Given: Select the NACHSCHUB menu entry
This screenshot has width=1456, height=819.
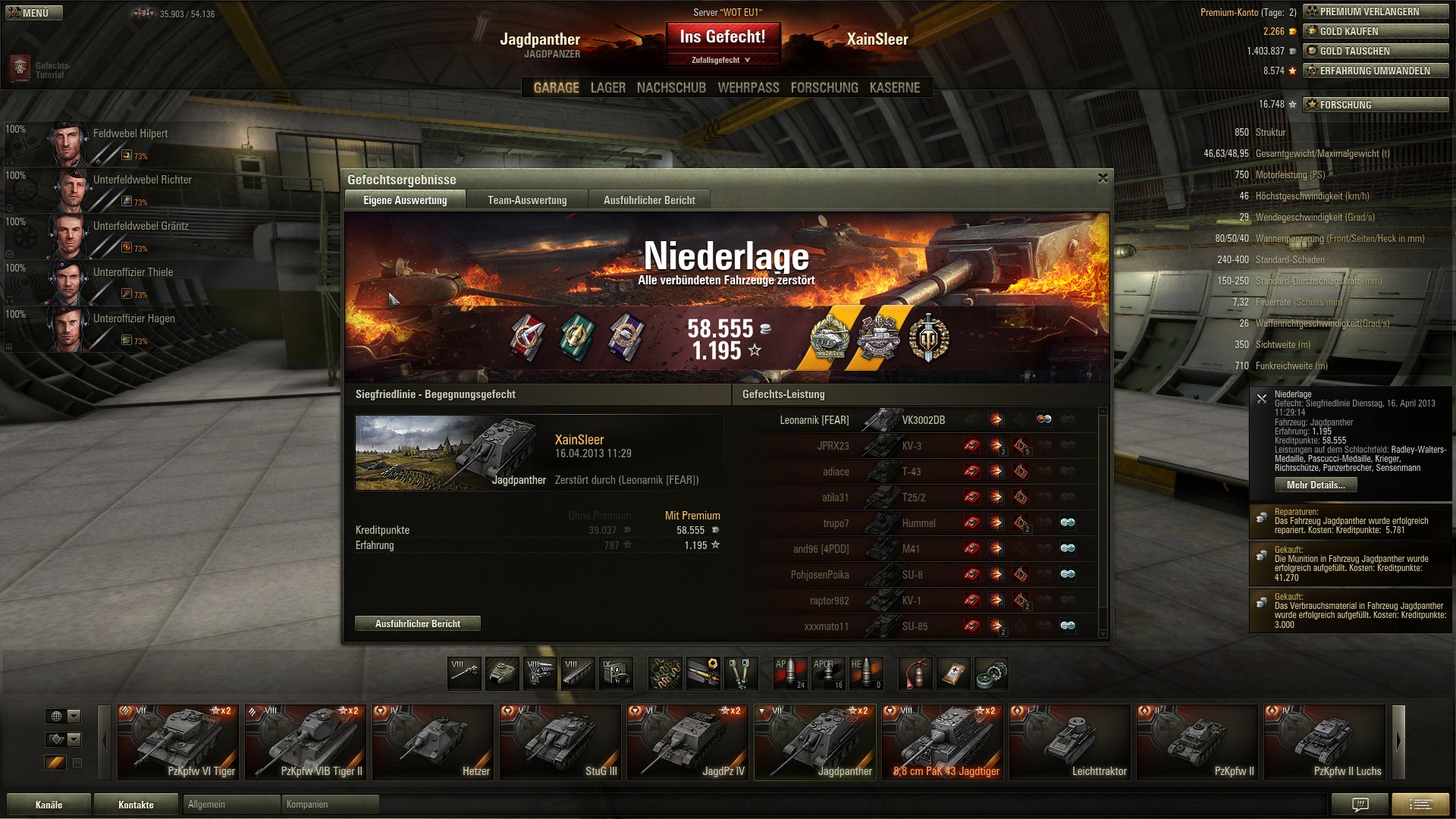Looking at the screenshot, I should point(671,88).
